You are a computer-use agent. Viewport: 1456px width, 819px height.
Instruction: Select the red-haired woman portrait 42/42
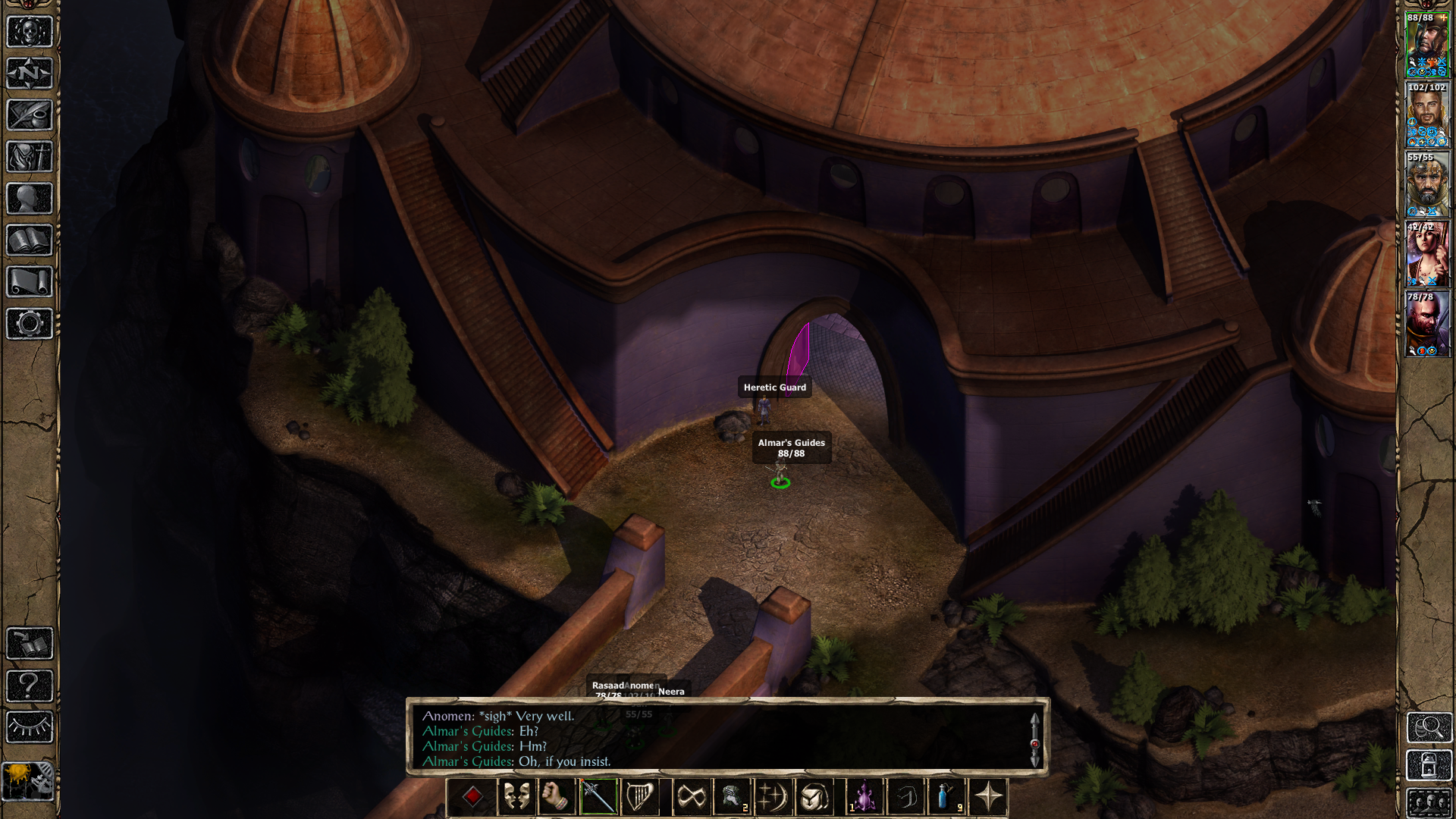point(1427,254)
